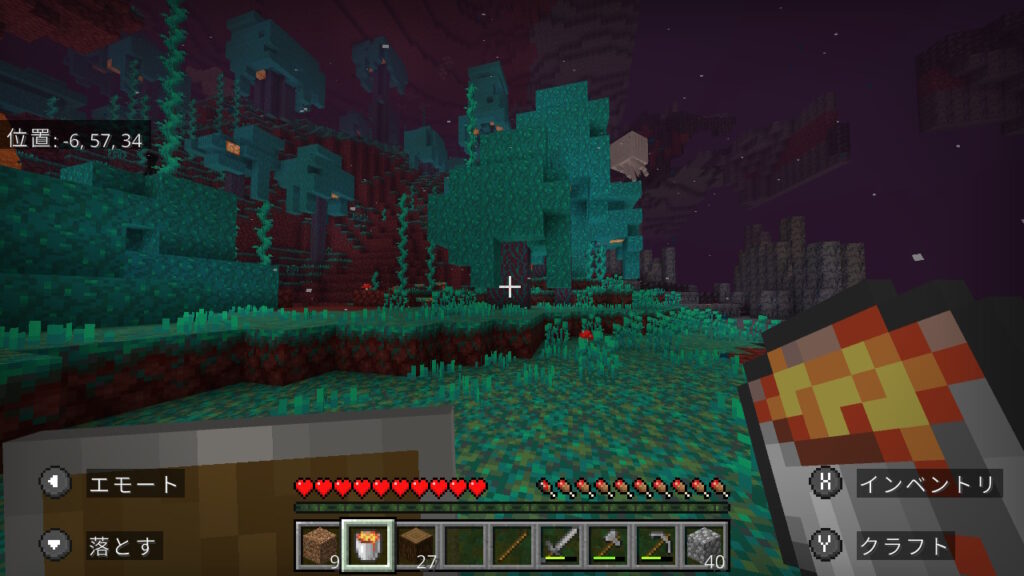The height and width of the screenshot is (576, 1024).
Task: Switch to the axe hotbar slot
Action: point(606,545)
